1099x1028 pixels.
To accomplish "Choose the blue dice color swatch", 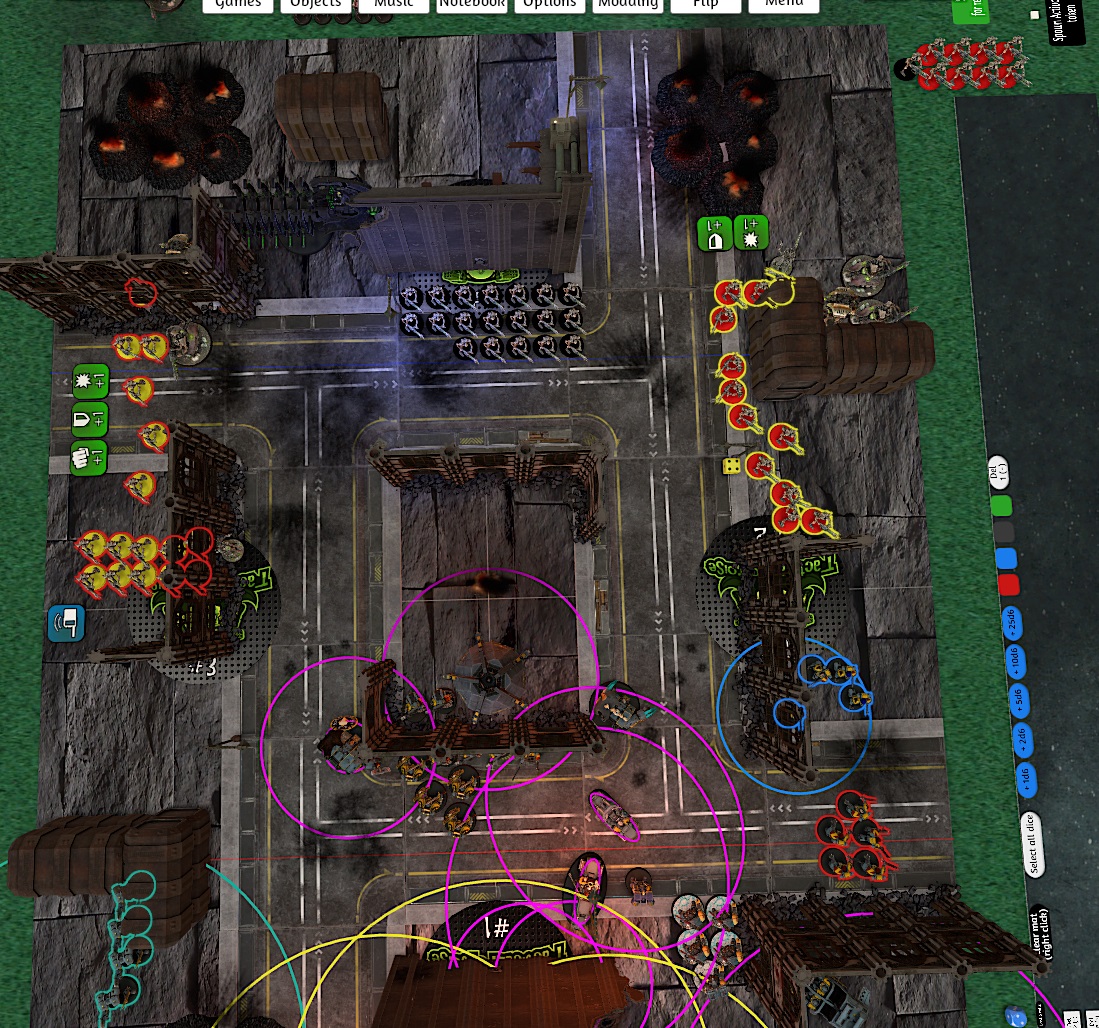I will (1006, 559).
